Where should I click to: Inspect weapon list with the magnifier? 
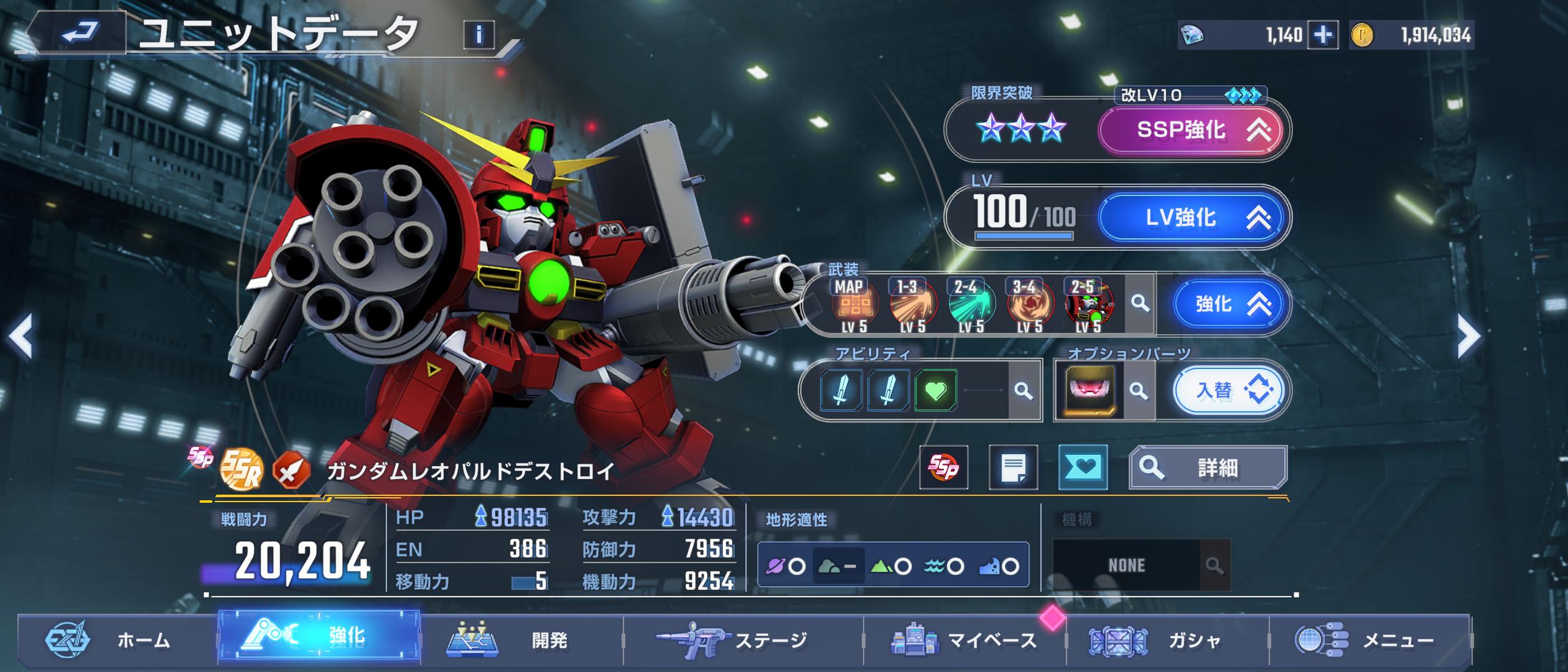[1140, 304]
